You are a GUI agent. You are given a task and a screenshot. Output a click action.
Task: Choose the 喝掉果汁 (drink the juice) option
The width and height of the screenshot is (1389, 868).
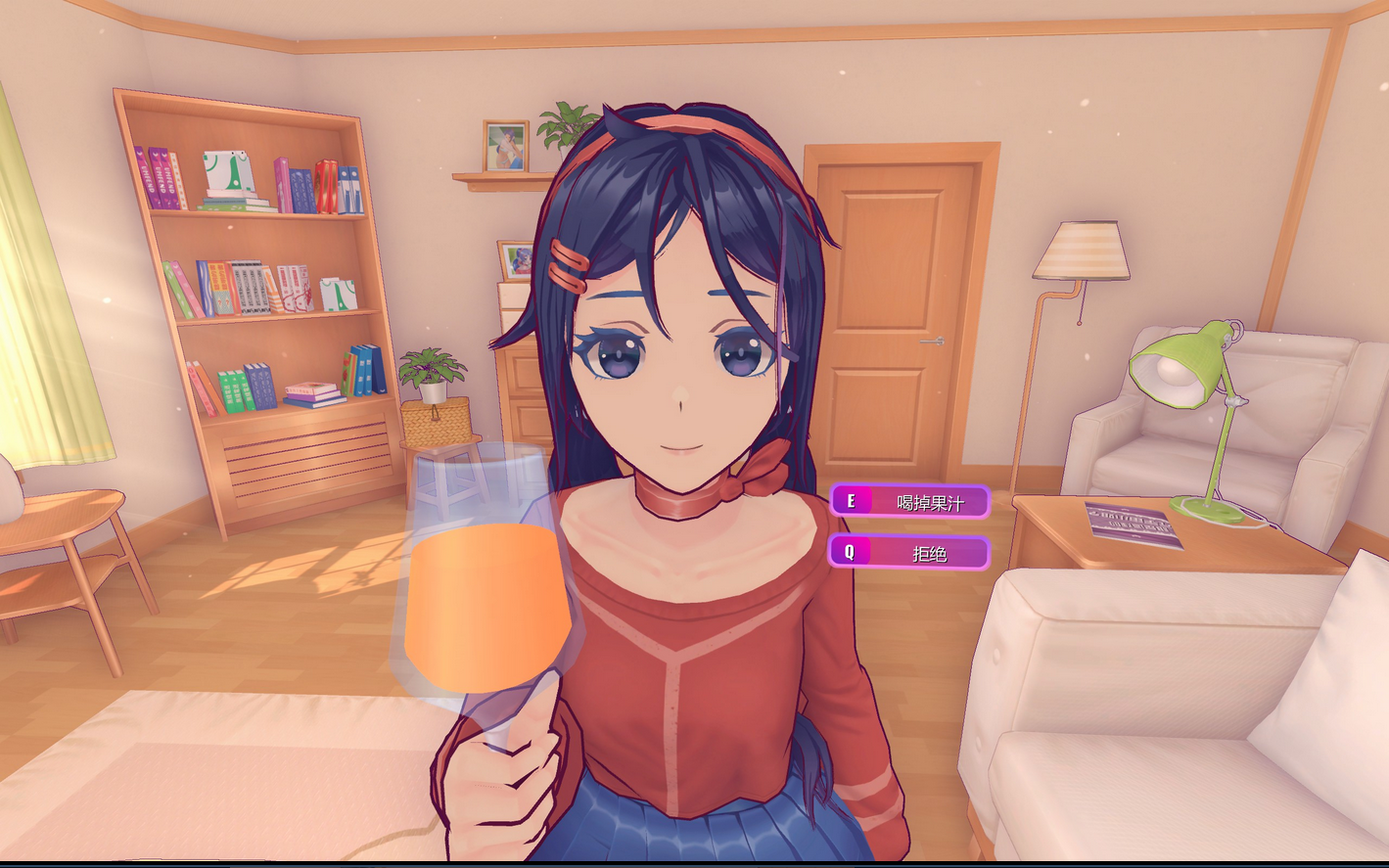coord(910,502)
